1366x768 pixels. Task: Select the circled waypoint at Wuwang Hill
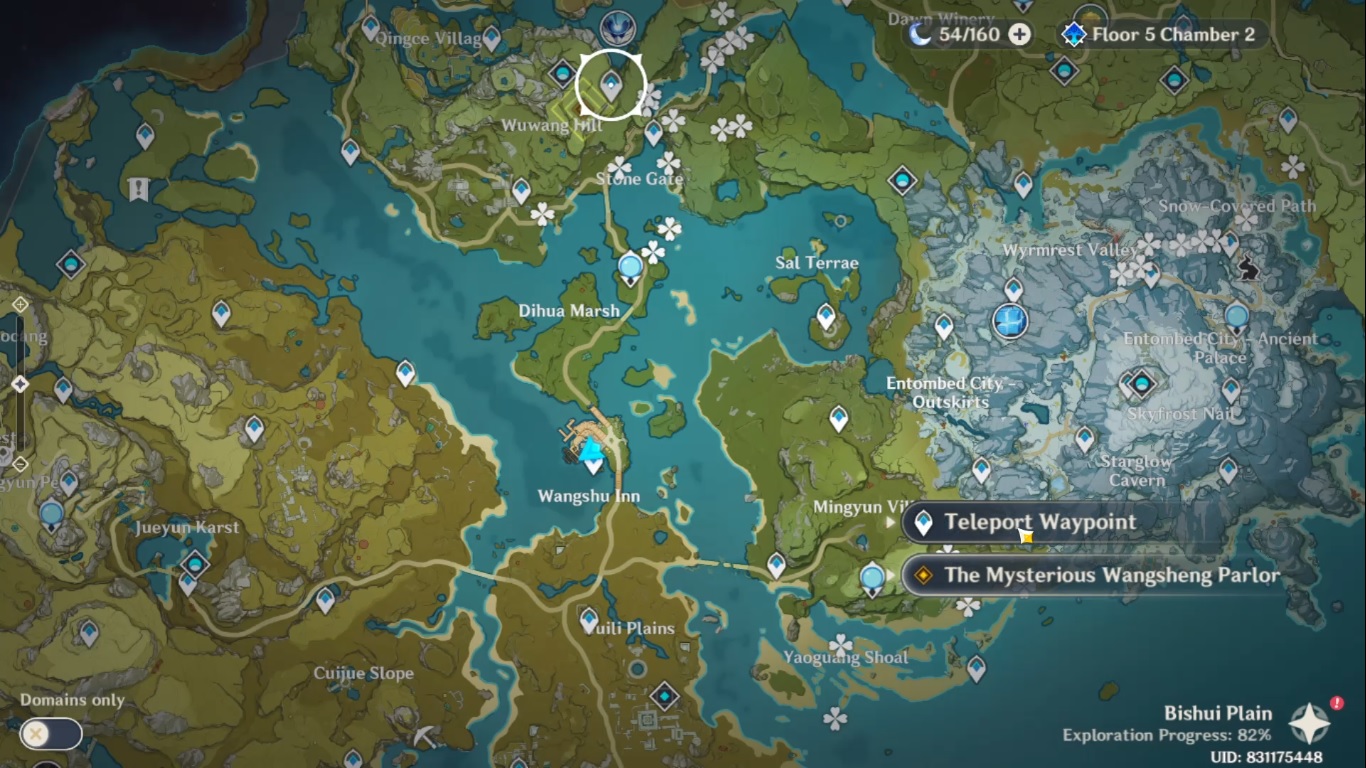point(612,87)
